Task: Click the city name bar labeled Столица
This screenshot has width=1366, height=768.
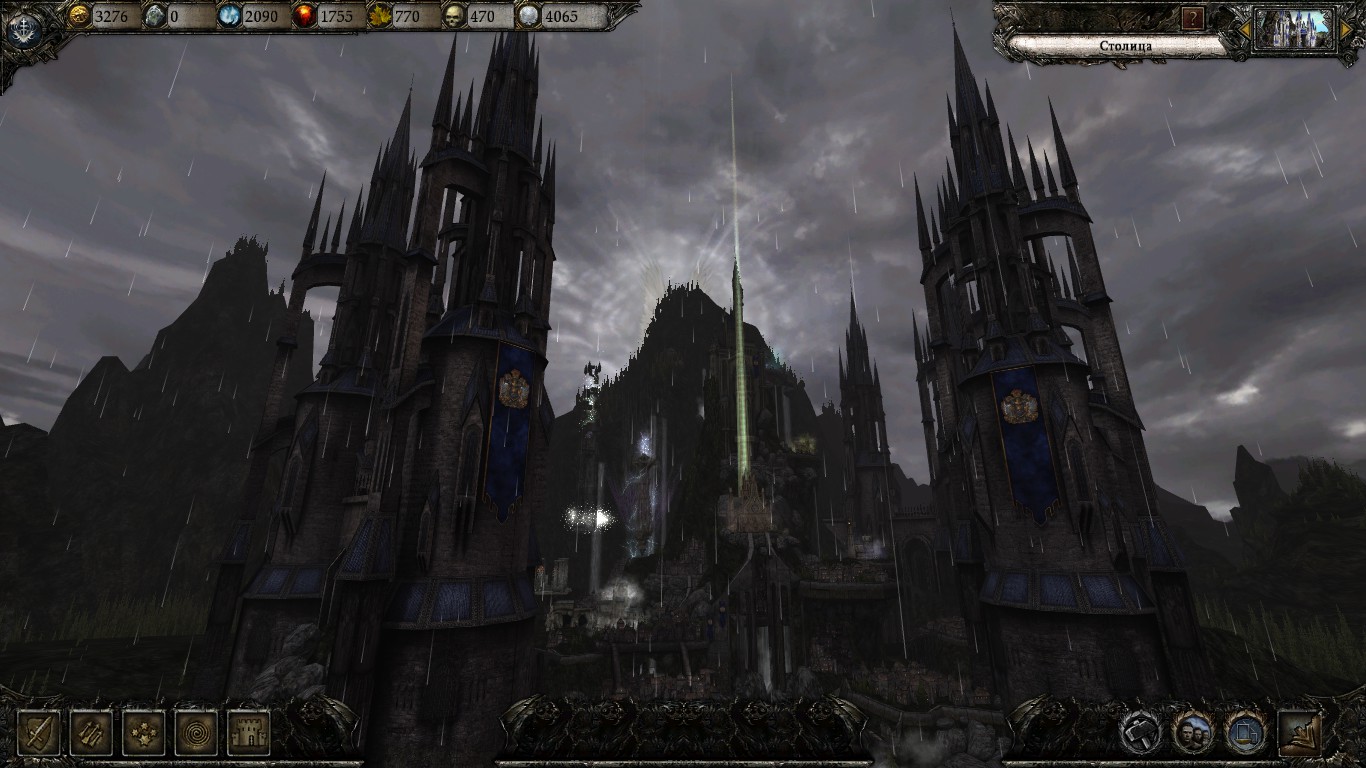Action: pyautogui.click(x=1110, y=45)
